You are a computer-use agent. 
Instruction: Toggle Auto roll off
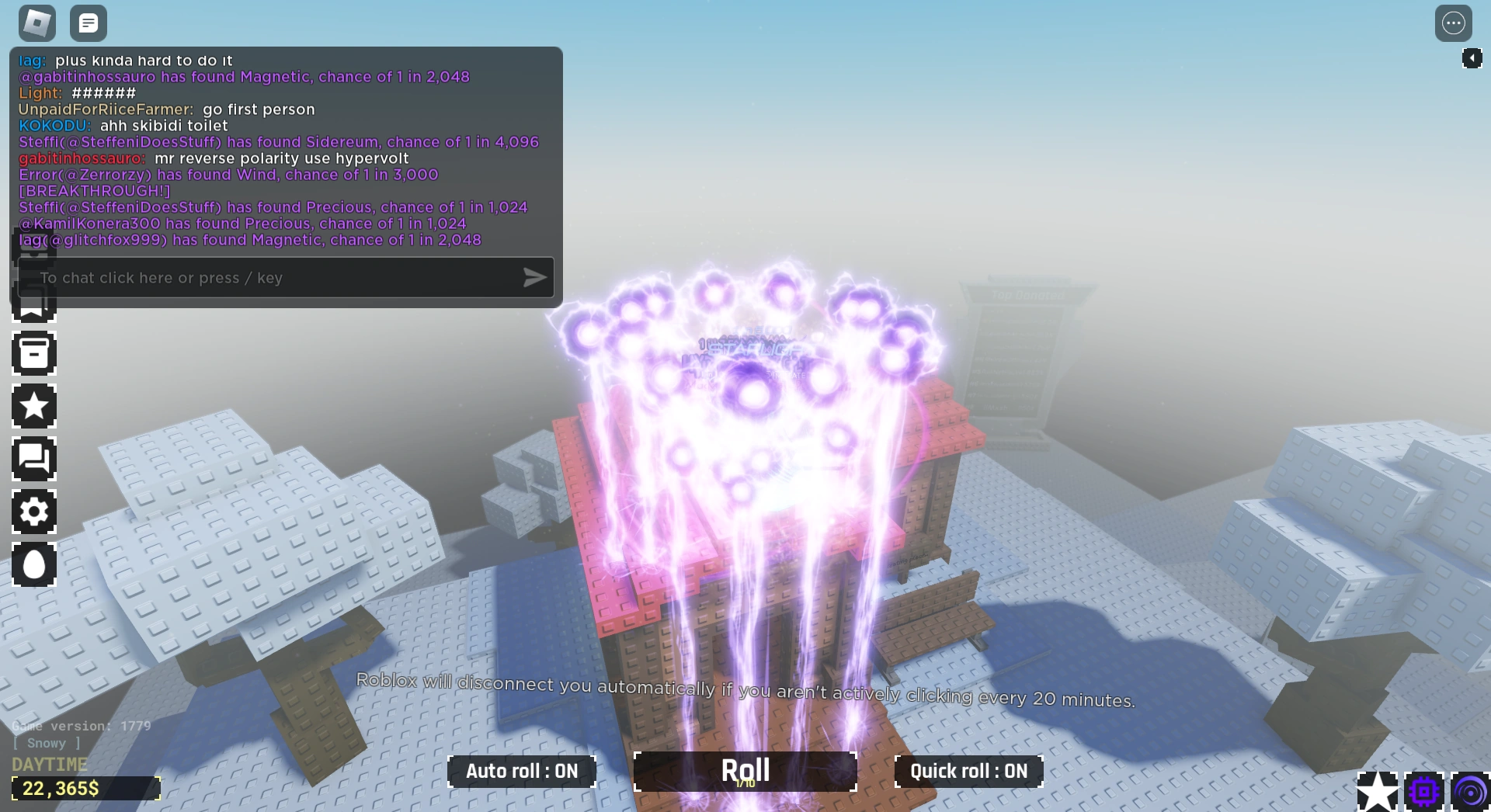point(522,771)
